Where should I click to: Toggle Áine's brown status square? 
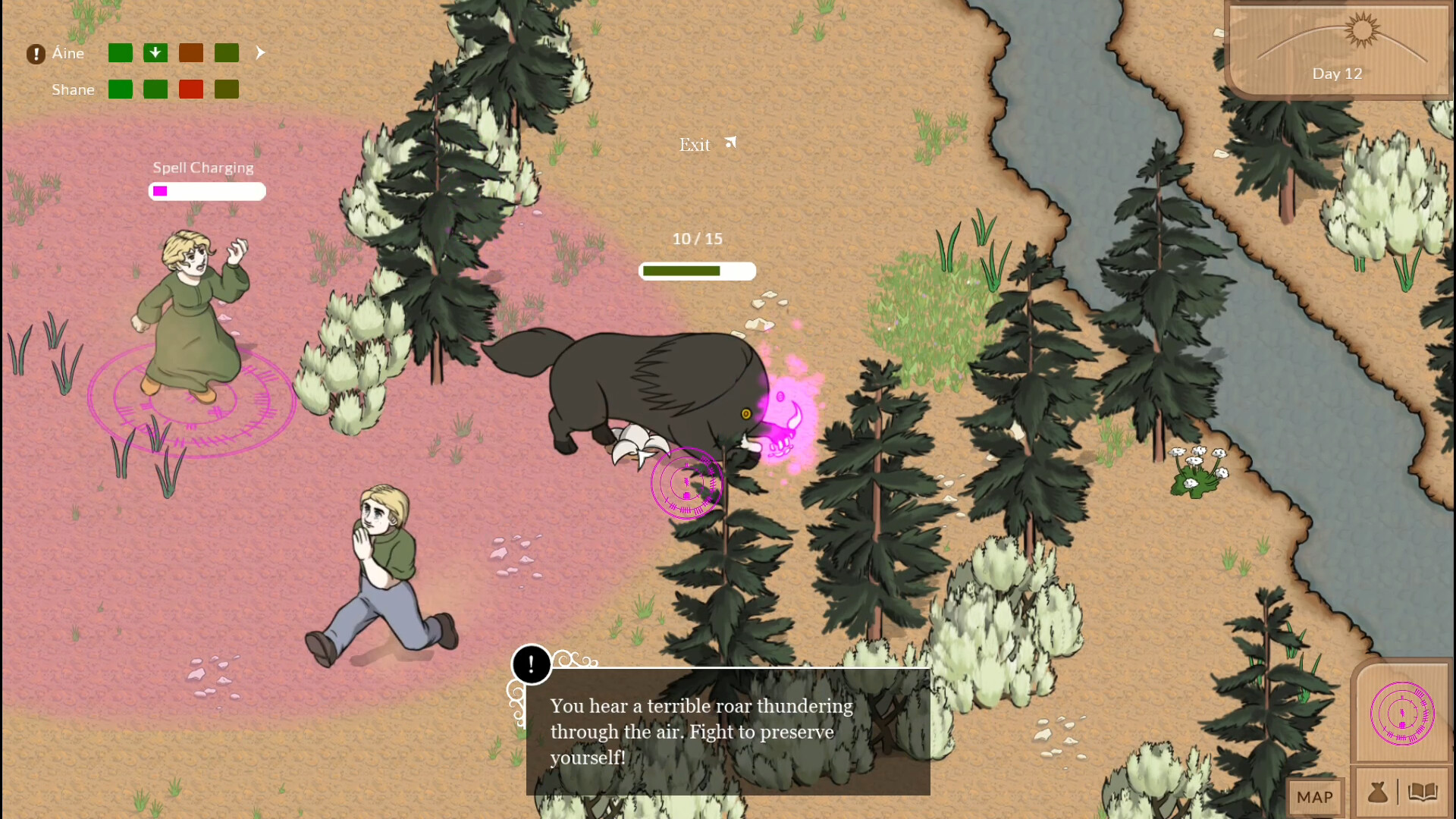click(x=191, y=53)
